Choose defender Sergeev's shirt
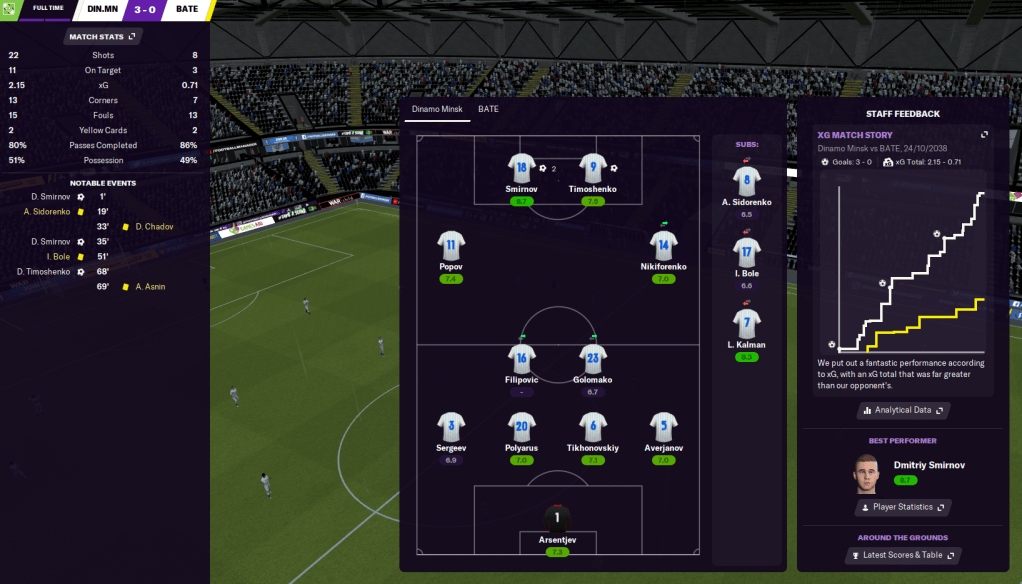 coord(451,427)
